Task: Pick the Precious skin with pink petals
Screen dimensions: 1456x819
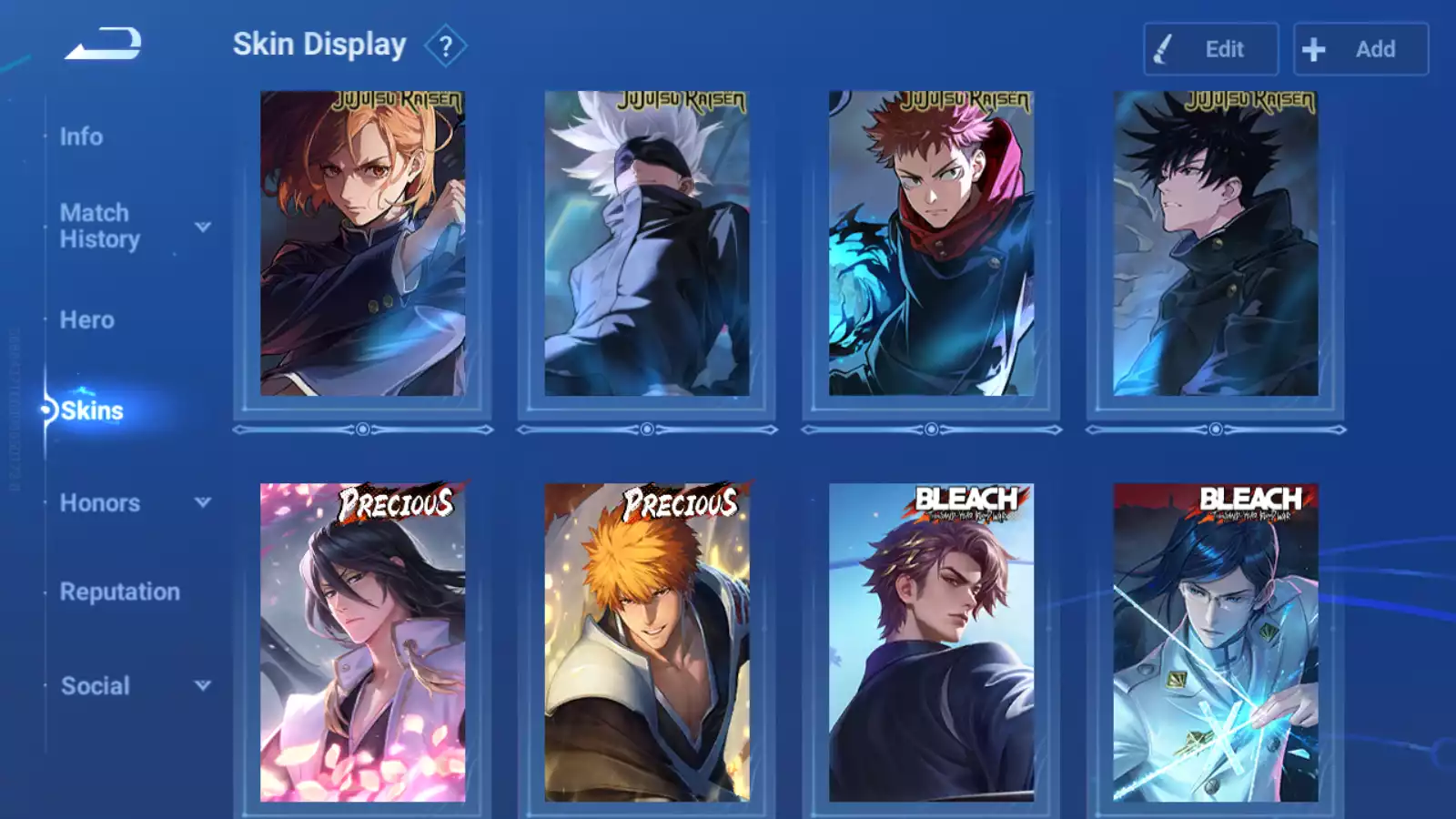Action: (362, 642)
